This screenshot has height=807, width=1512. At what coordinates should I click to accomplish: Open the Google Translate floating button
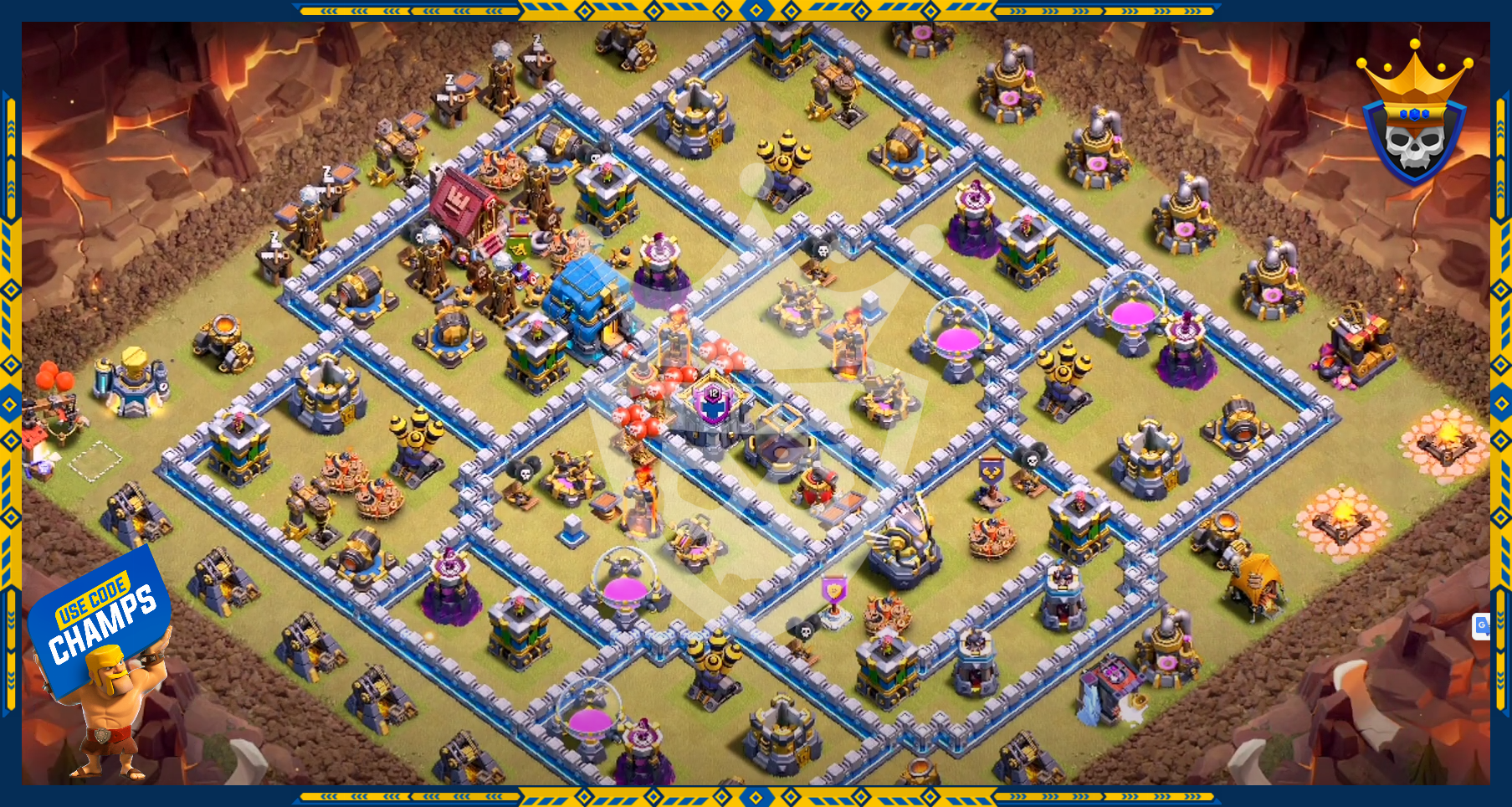pos(1482,625)
